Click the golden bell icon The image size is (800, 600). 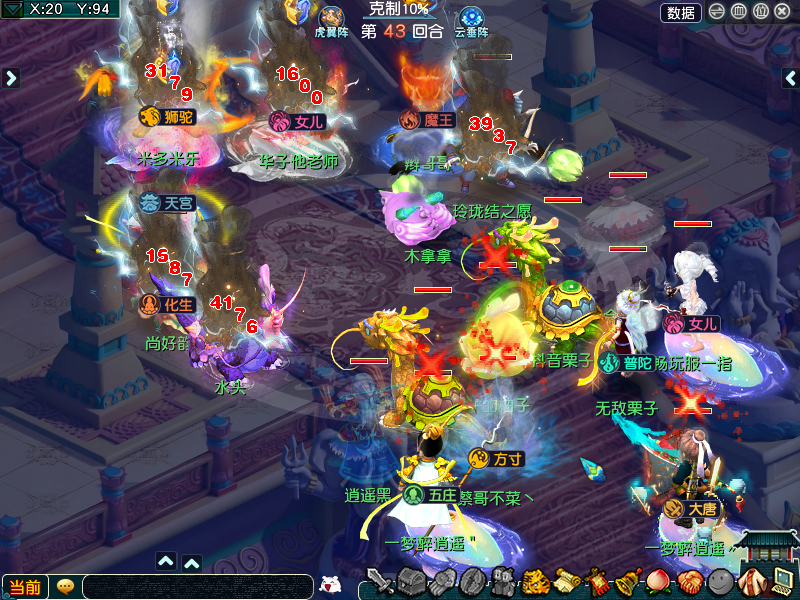[x=629, y=581]
